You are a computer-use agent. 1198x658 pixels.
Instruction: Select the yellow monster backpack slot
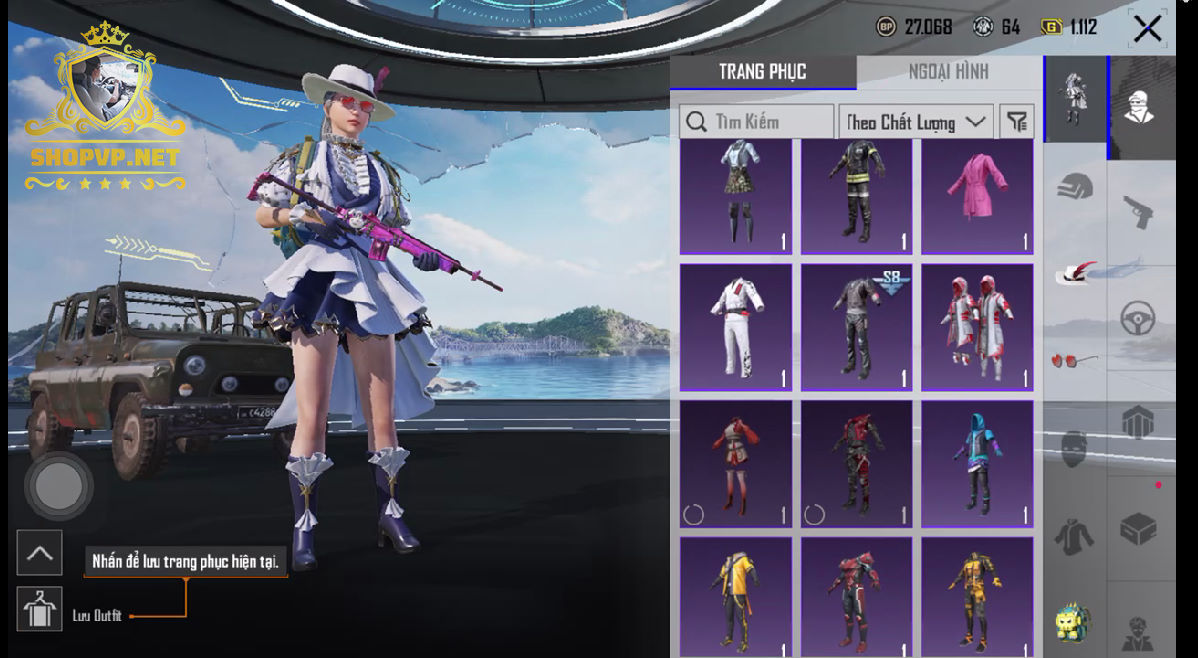[x=1074, y=622]
